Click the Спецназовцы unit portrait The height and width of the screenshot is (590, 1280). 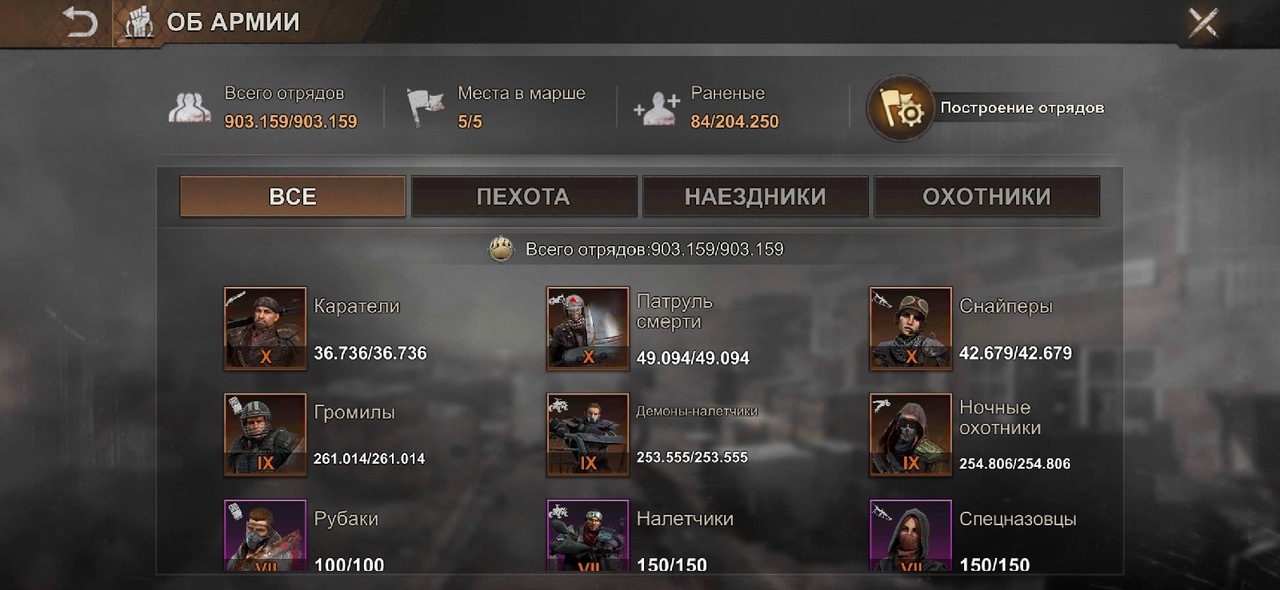[x=911, y=536]
